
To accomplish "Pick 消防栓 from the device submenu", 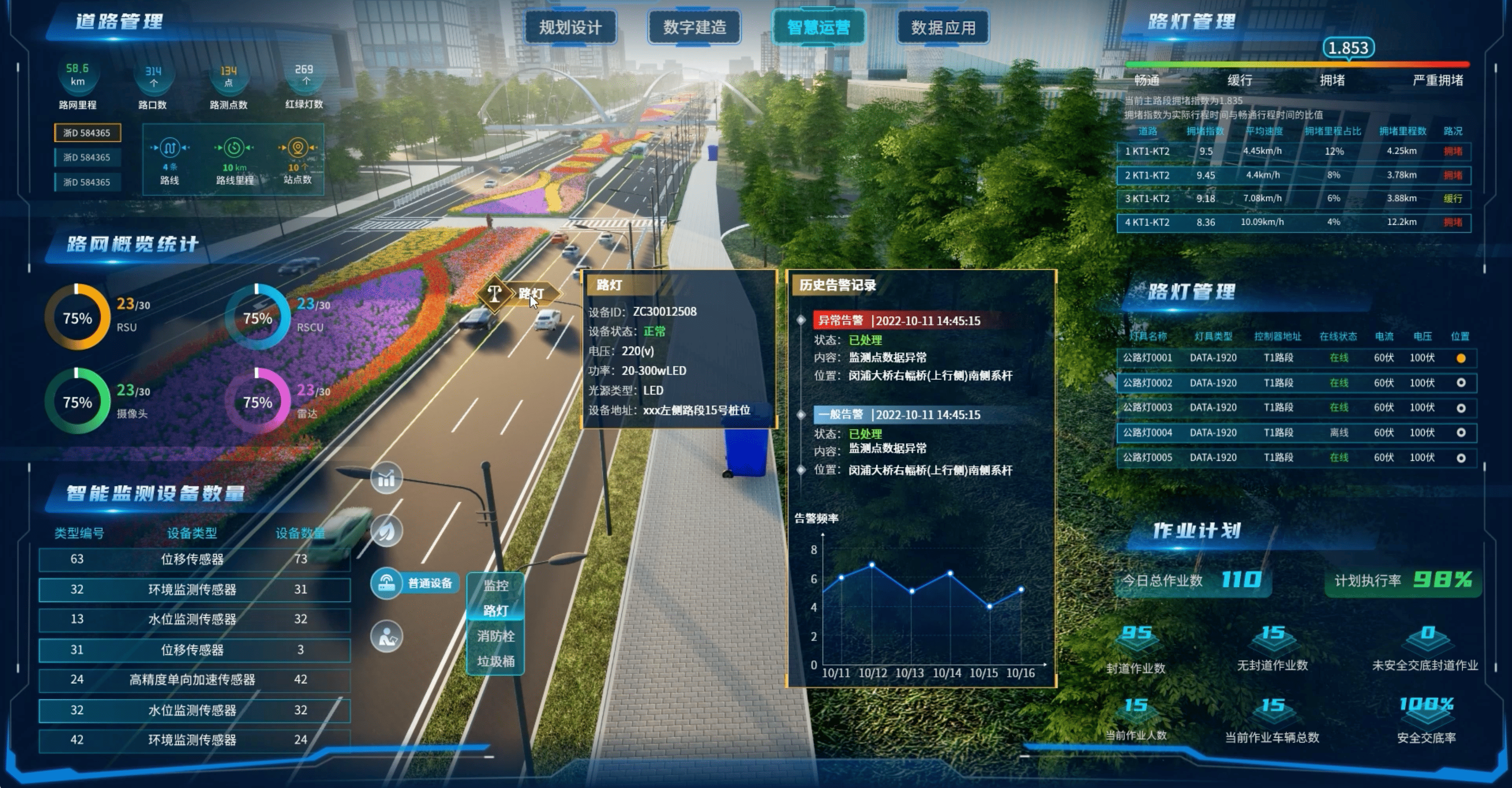I will [x=496, y=636].
